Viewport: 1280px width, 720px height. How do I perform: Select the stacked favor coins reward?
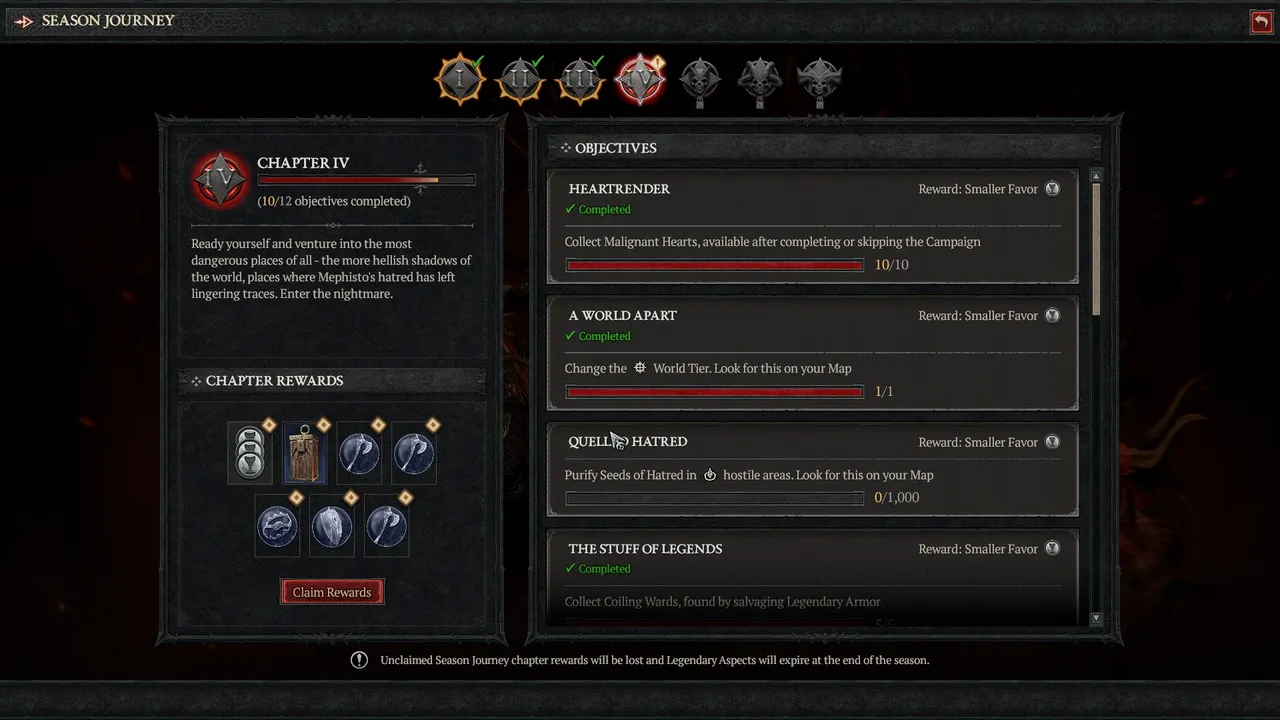250,453
